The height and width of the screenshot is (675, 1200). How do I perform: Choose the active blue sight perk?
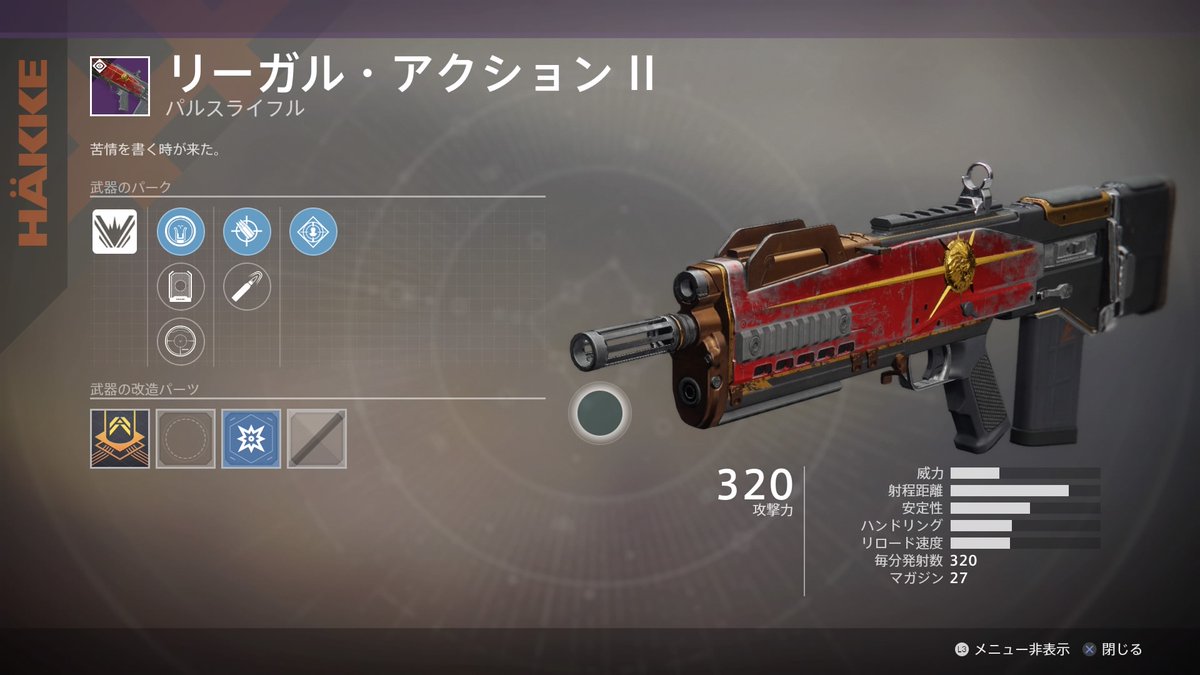pos(181,232)
